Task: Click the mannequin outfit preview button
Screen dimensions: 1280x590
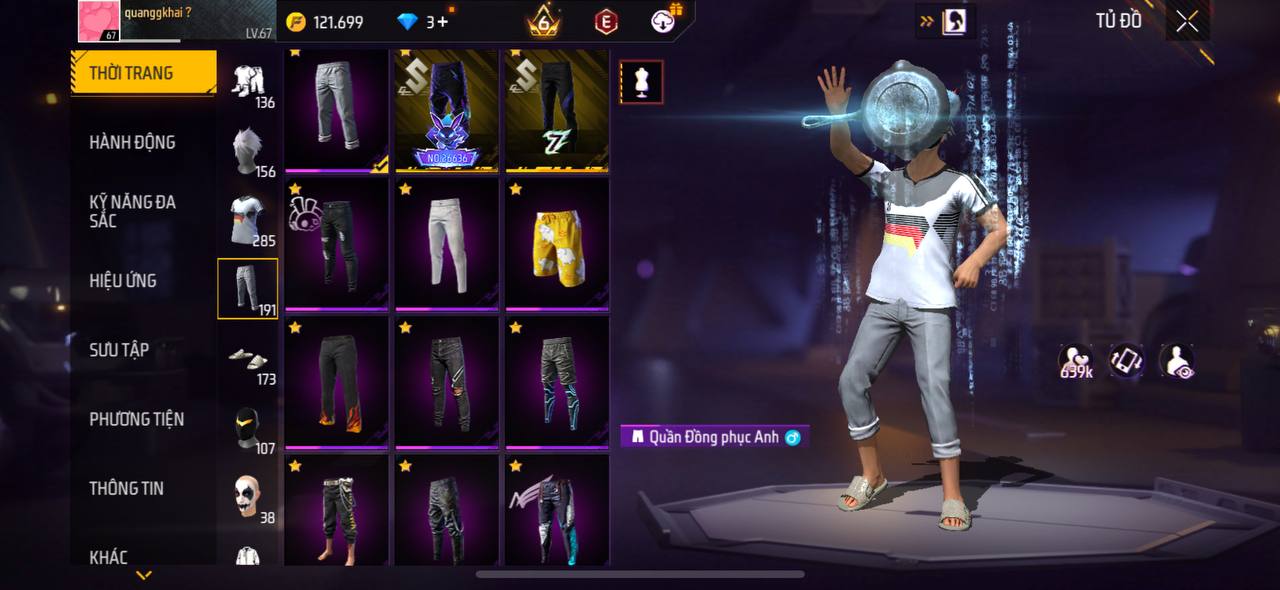Action: 641,83
